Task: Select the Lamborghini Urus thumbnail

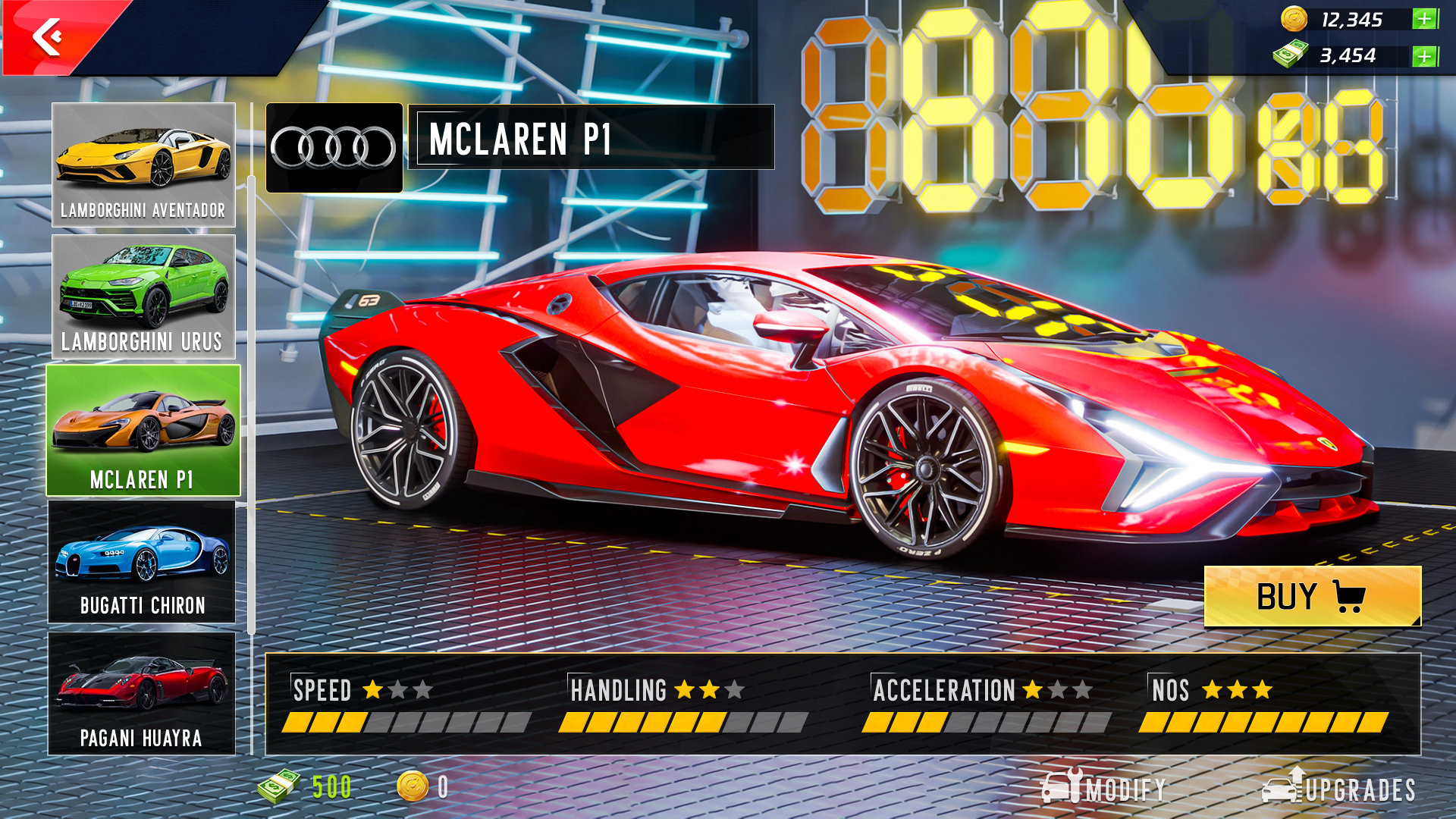Action: pos(143,296)
